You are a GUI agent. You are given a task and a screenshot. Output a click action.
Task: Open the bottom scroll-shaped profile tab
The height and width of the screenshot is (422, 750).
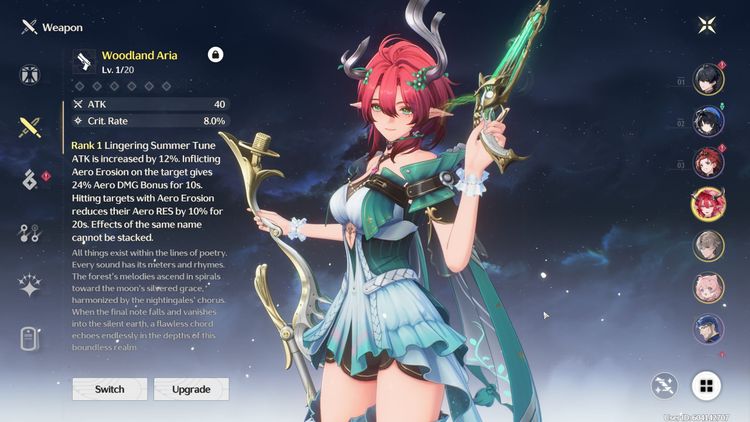[x=29, y=339]
